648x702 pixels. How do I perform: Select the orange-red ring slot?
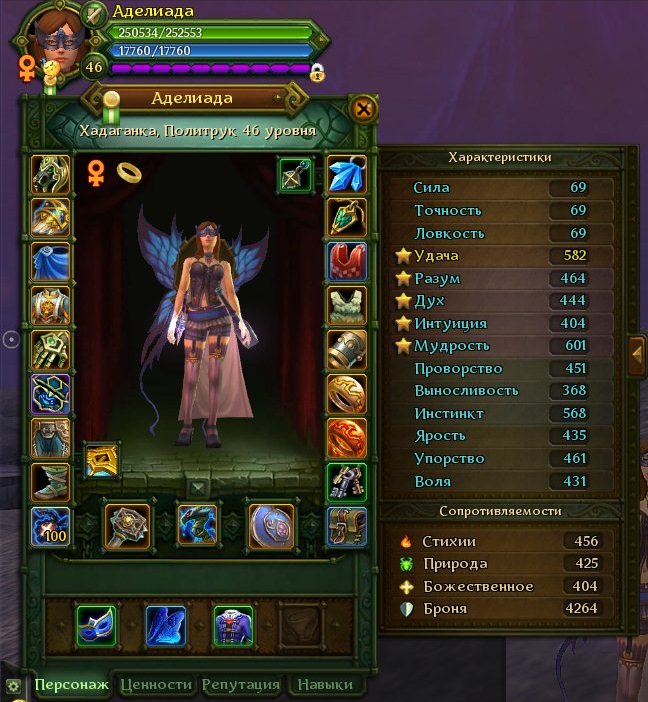pos(347,437)
